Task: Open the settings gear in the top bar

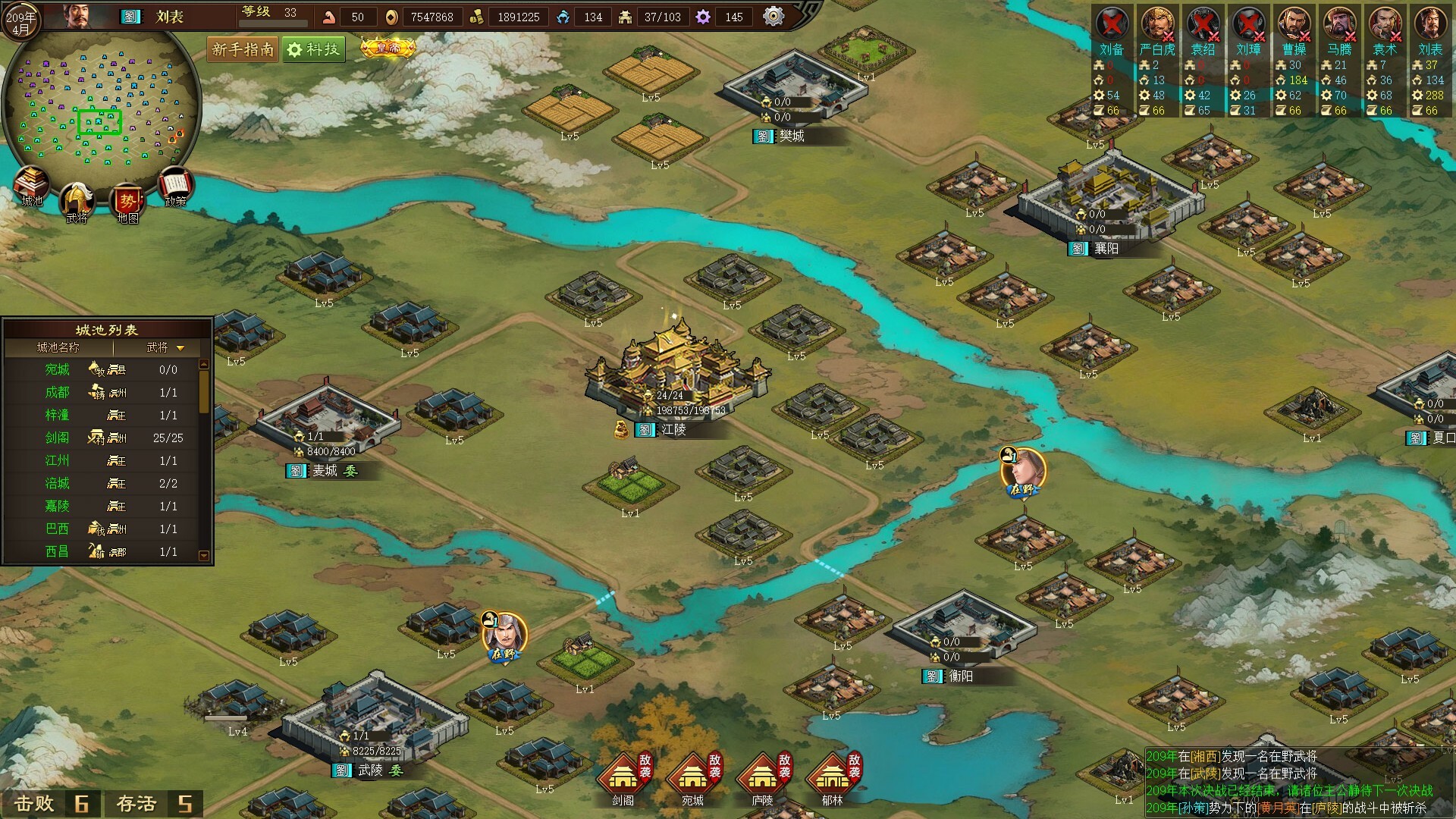Action: tap(773, 16)
